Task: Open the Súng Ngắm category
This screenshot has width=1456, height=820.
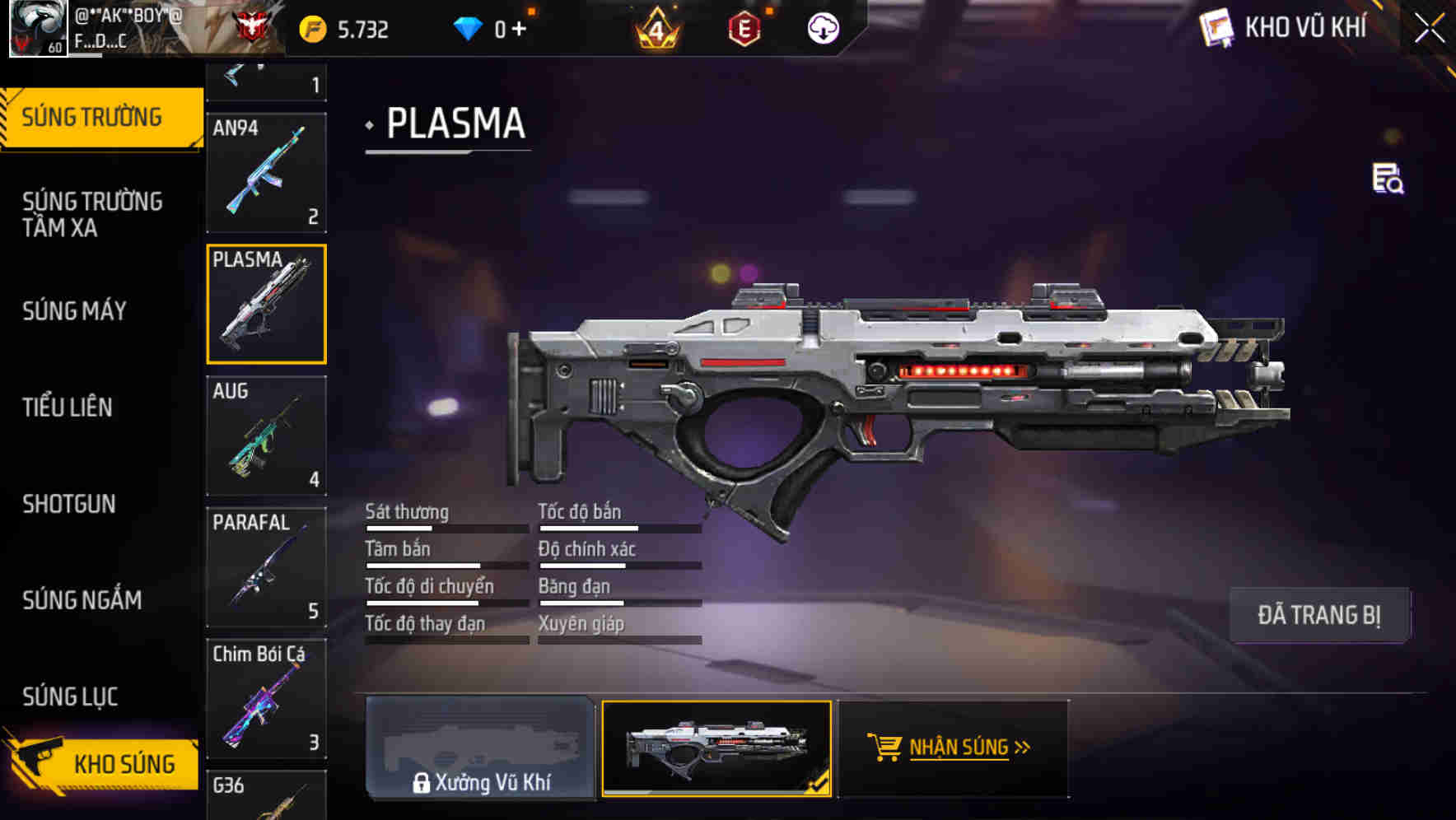Action: [82, 600]
